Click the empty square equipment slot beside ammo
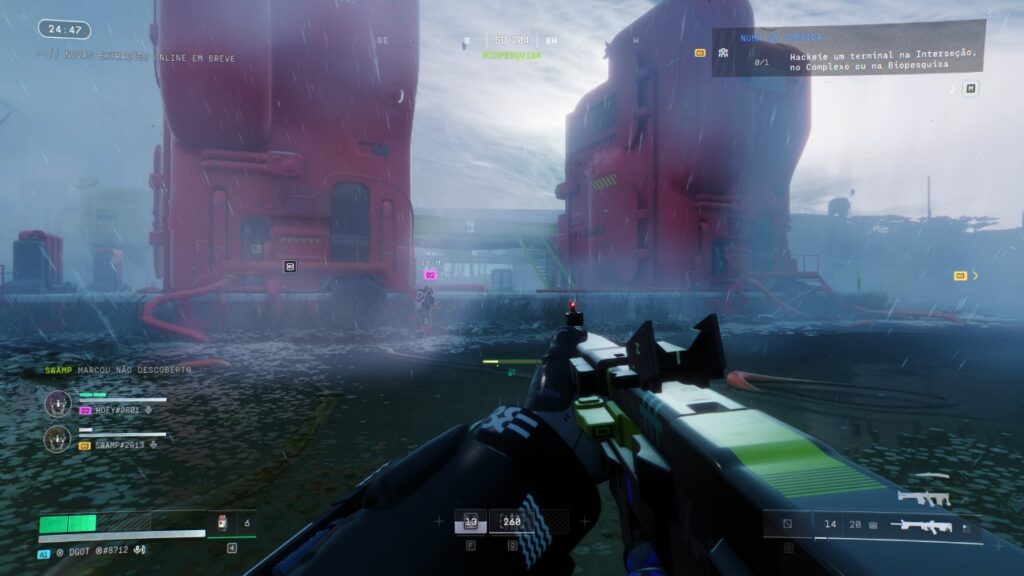 (x=788, y=523)
